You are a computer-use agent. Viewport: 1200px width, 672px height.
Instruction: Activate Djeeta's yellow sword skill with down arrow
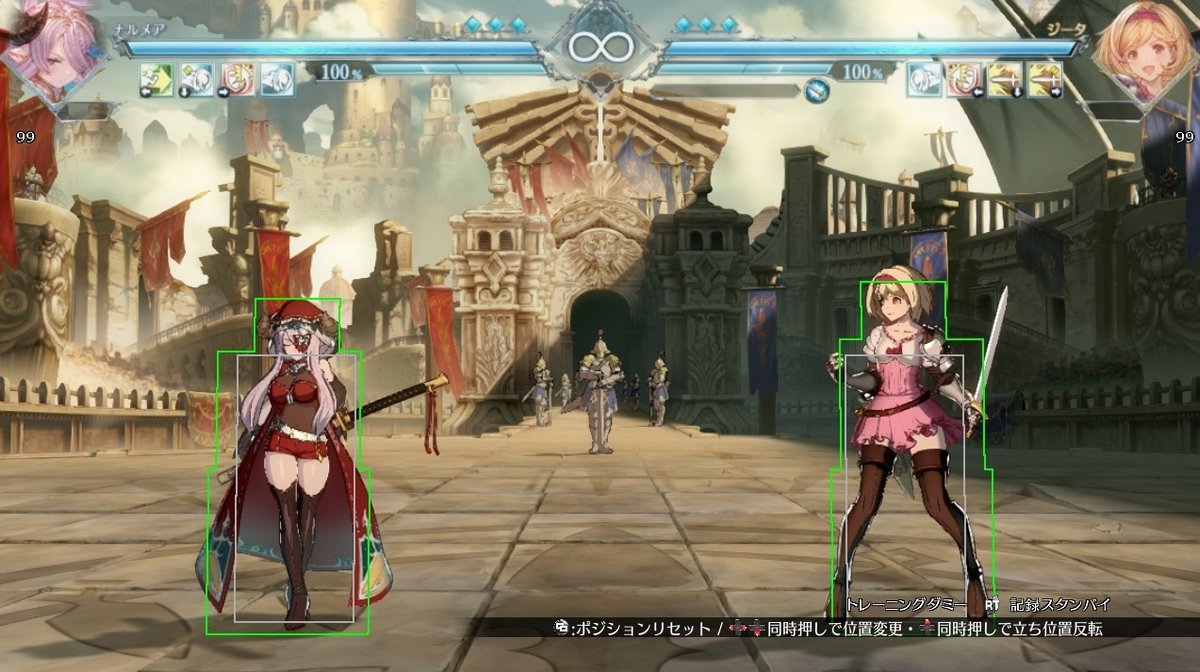[x=1003, y=79]
